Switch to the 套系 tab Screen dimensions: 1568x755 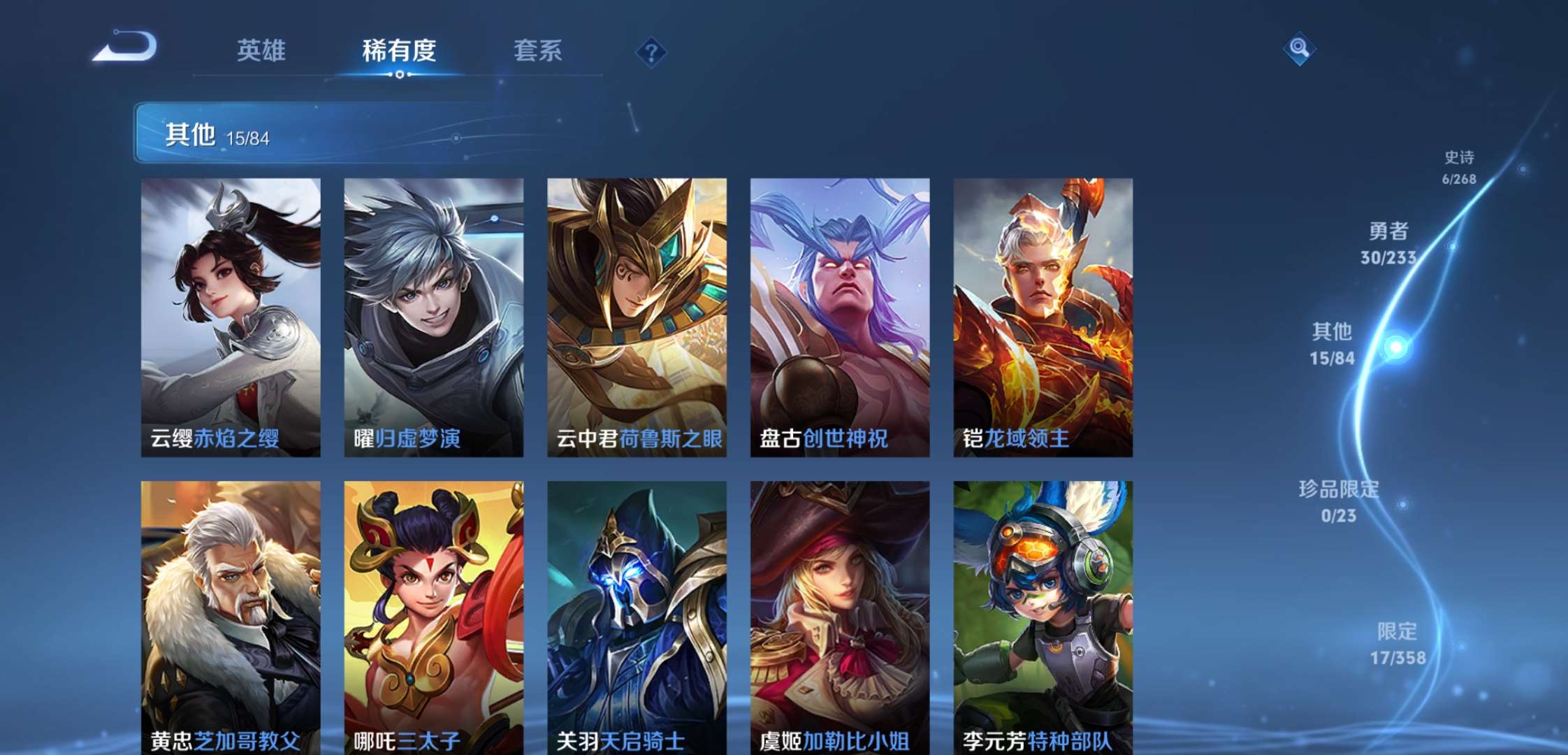pos(539,52)
